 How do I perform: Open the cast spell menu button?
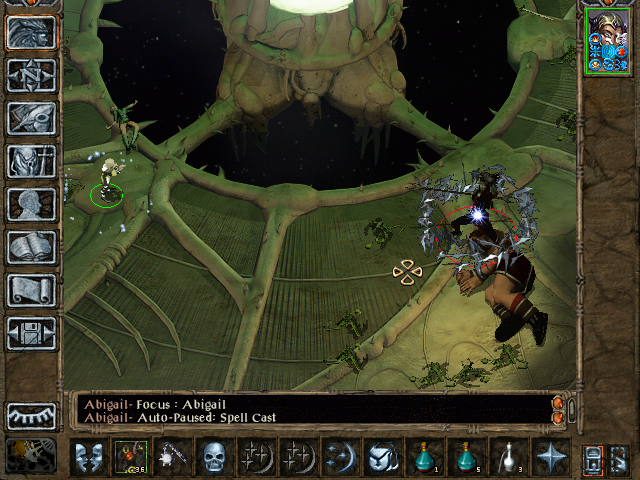click(340, 457)
